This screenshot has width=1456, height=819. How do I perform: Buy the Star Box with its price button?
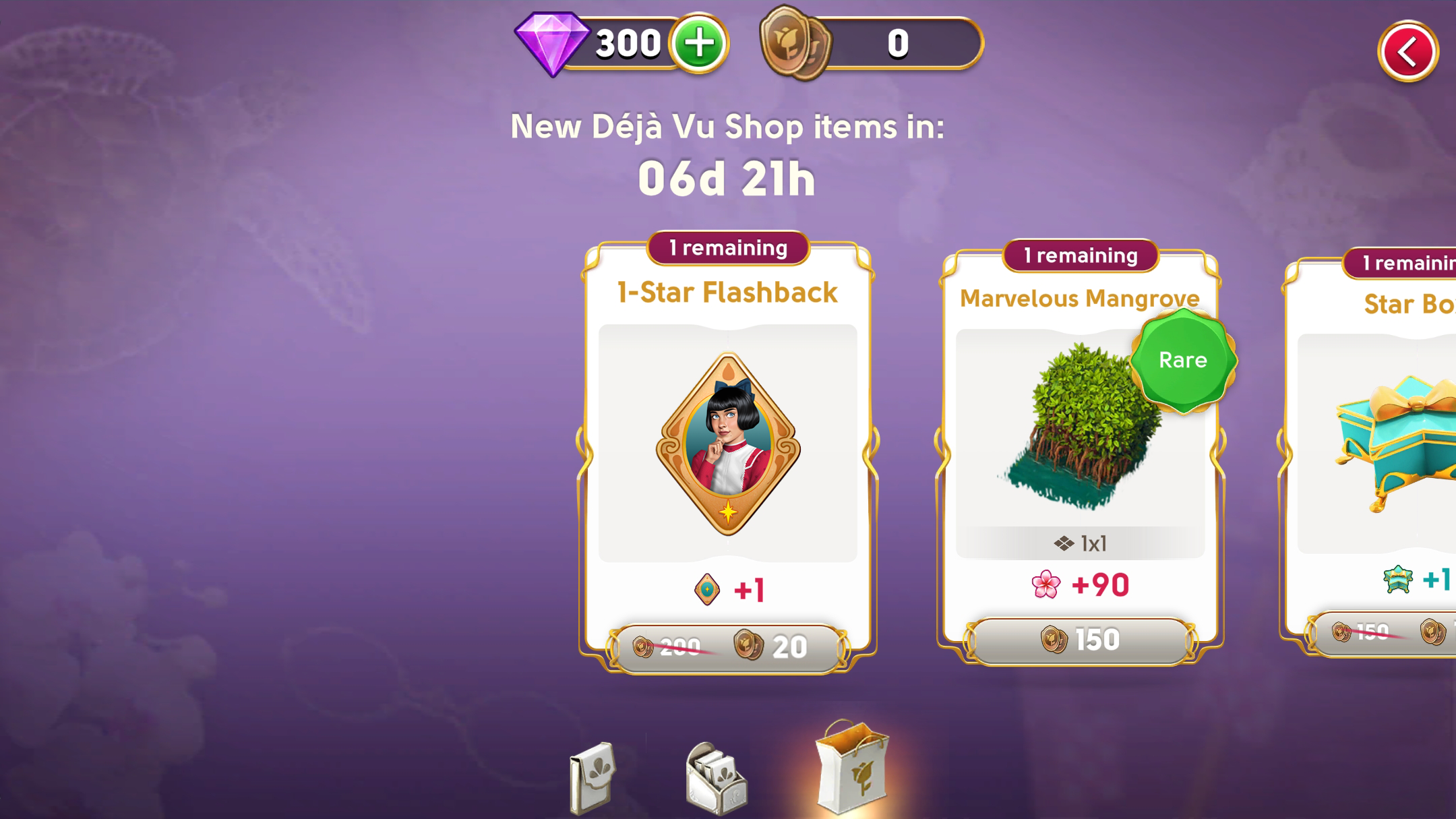(x=1389, y=632)
